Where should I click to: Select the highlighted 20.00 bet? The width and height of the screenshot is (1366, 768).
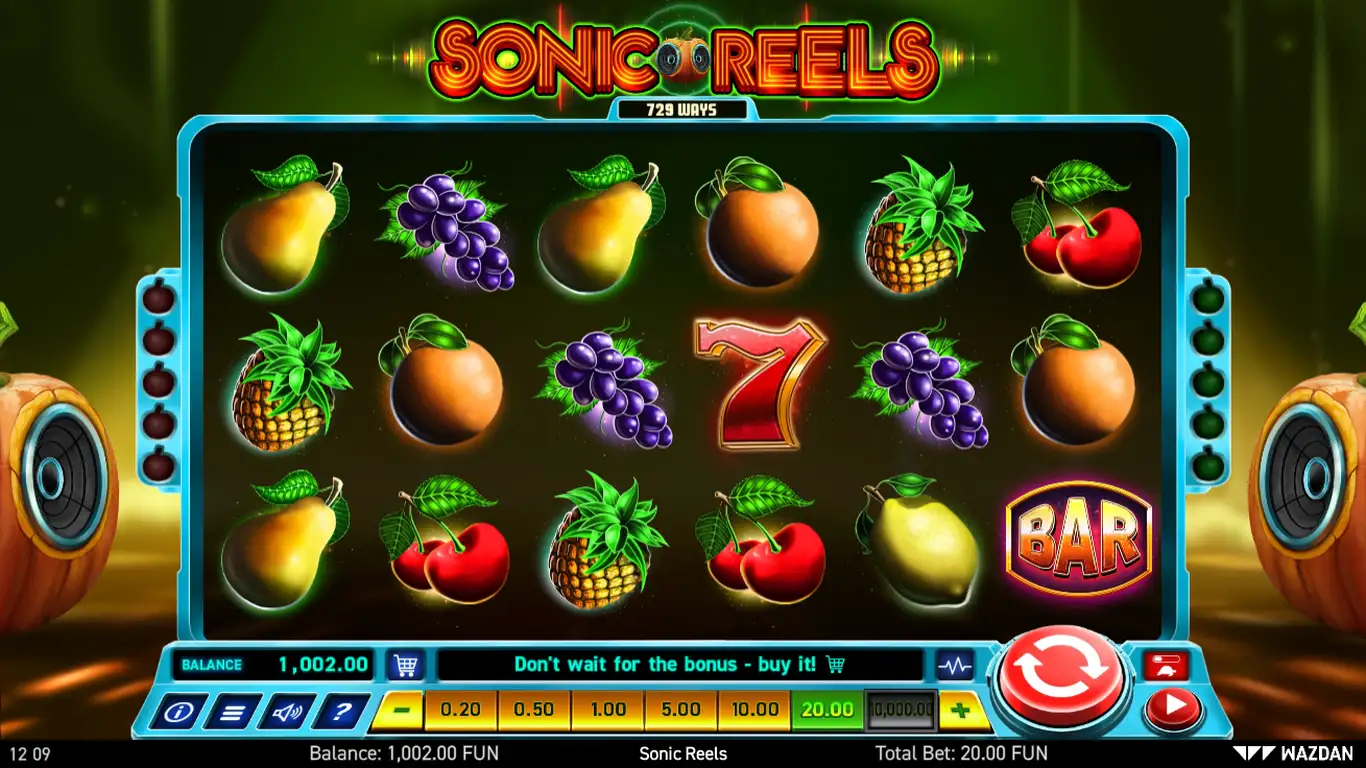[x=828, y=710]
